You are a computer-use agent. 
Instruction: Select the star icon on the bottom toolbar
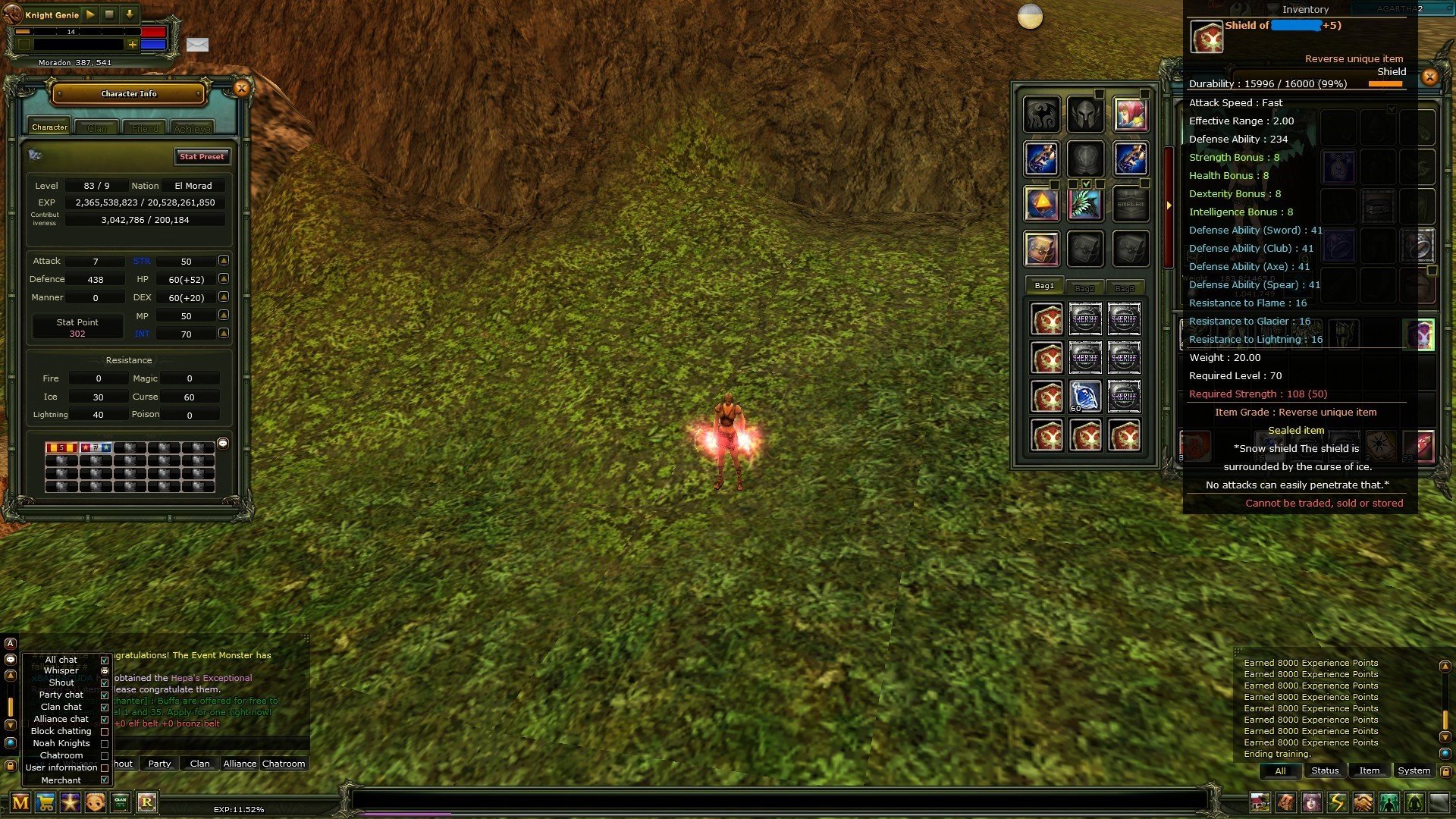(71, 803)
